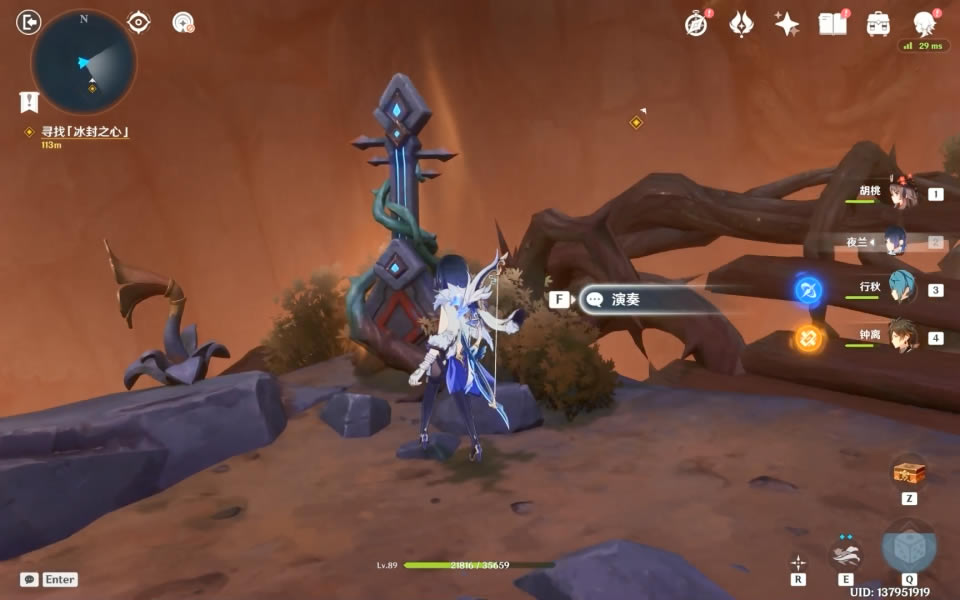Select the 寻找「冰封之心」quest tracker
Image resolution: width=960 pixels, height=600 pixels.
(85, 132)
